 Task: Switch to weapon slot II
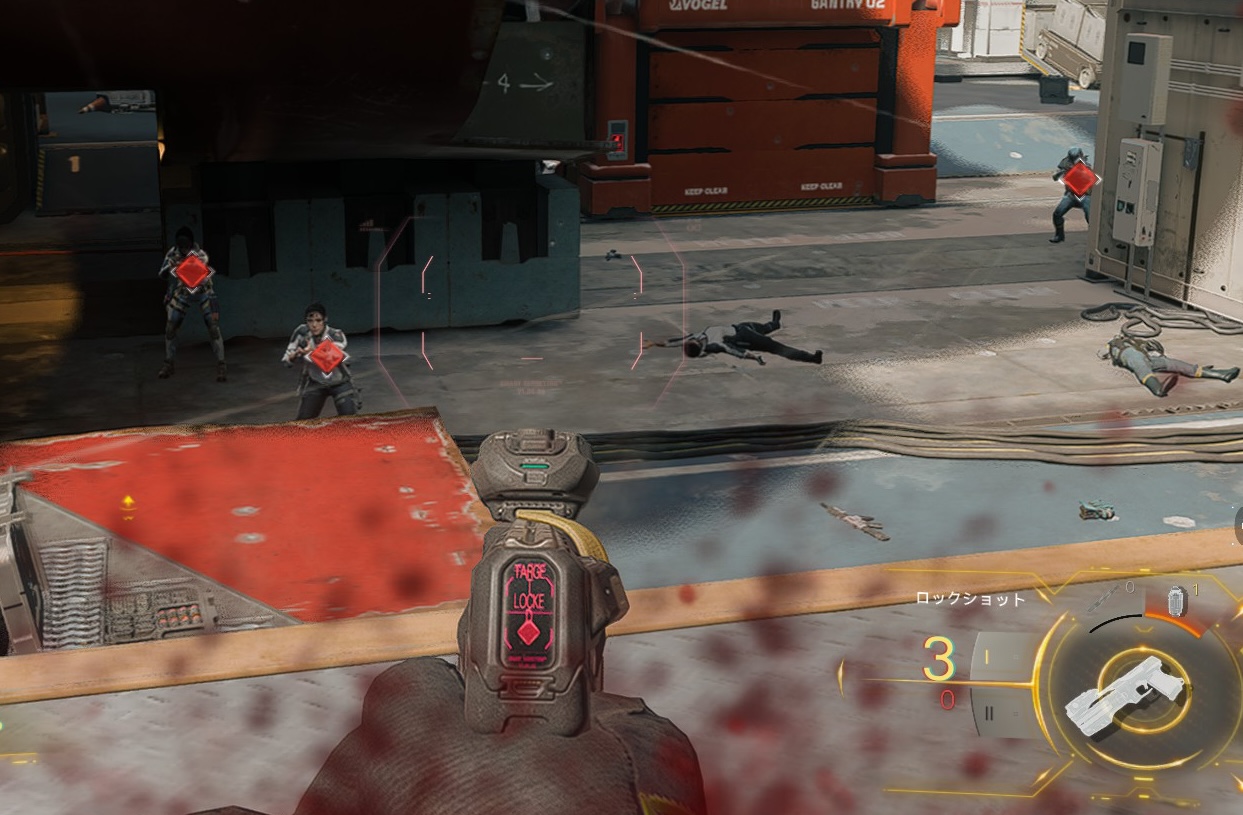[x=989, y=713]
